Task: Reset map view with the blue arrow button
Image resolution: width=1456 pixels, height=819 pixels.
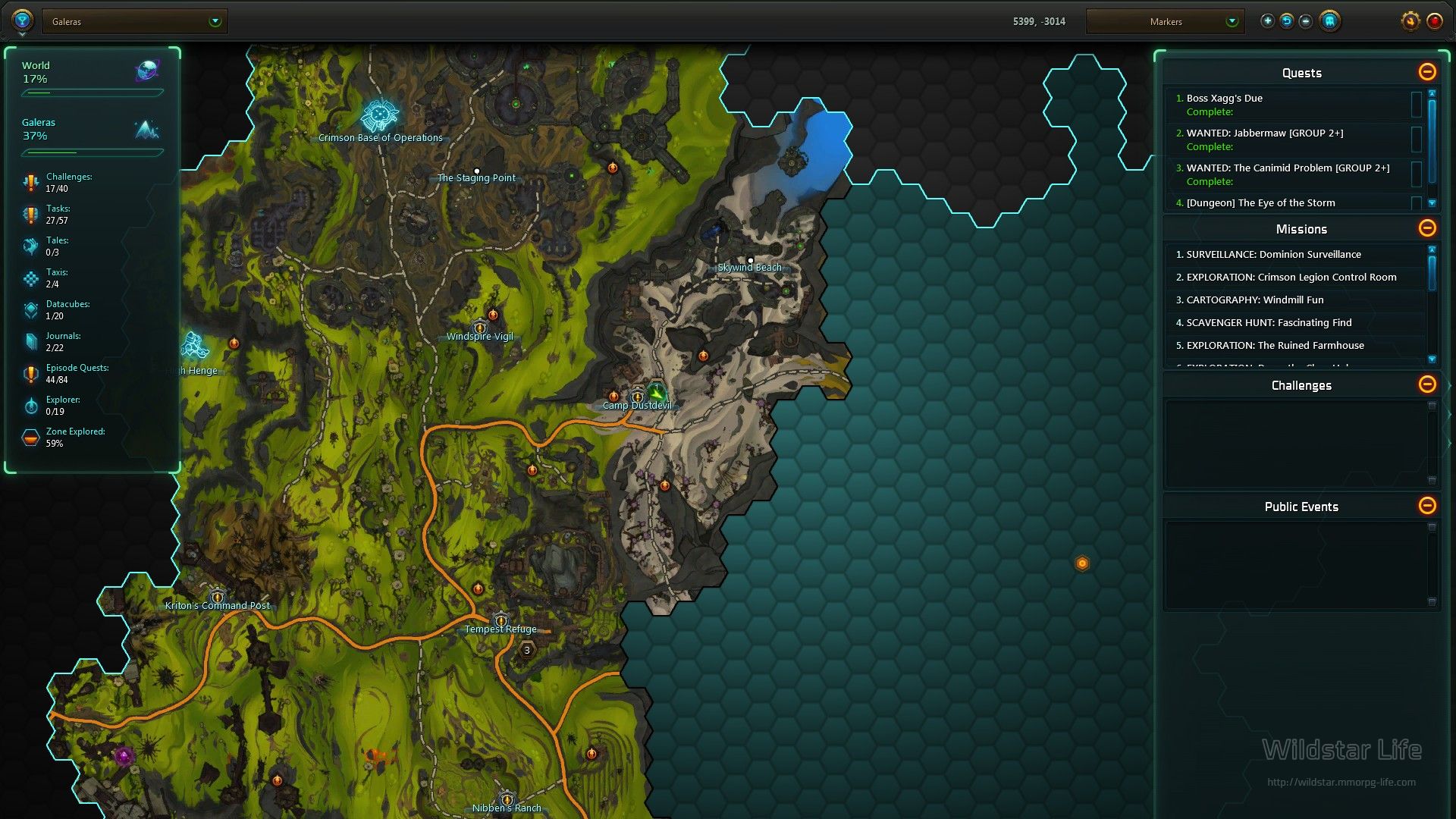Action: (1286, 21)
